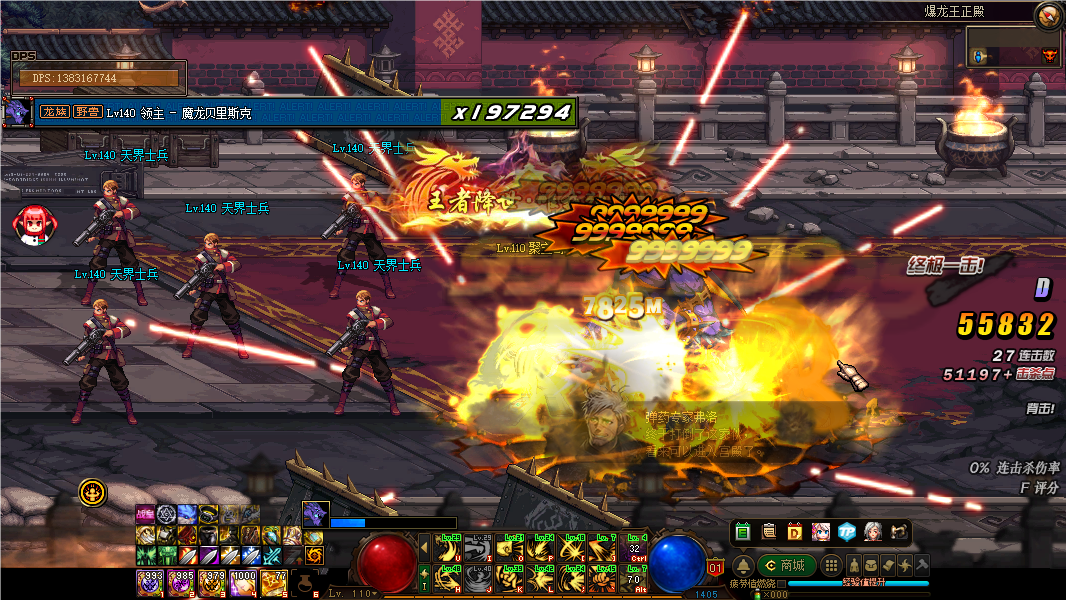Activate the Lv.39 fist skill on K

pyautogui.click(x=511, y=579)
